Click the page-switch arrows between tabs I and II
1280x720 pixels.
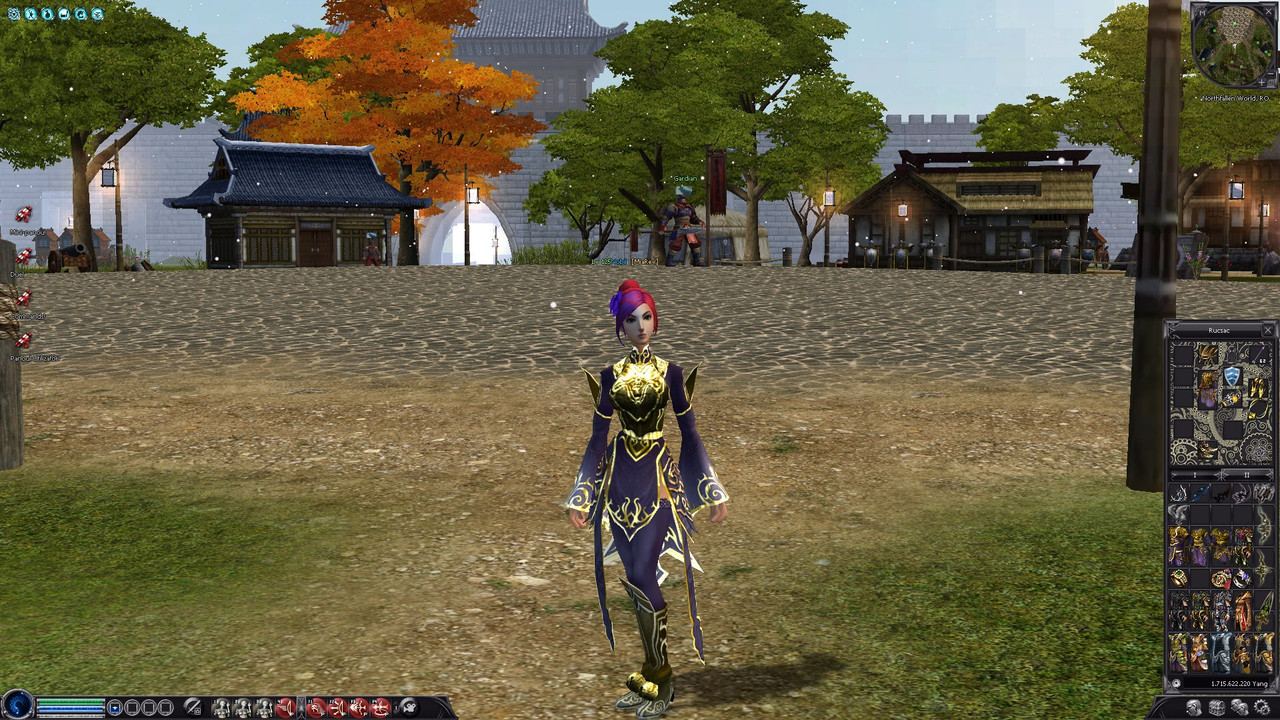point(1220,476)
